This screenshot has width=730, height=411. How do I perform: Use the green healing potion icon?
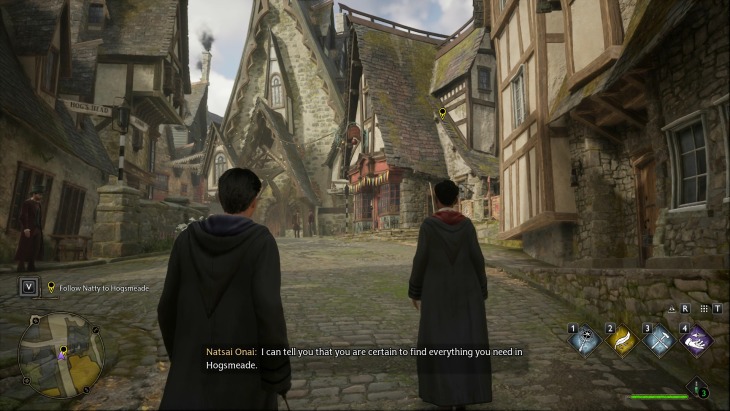696,389
